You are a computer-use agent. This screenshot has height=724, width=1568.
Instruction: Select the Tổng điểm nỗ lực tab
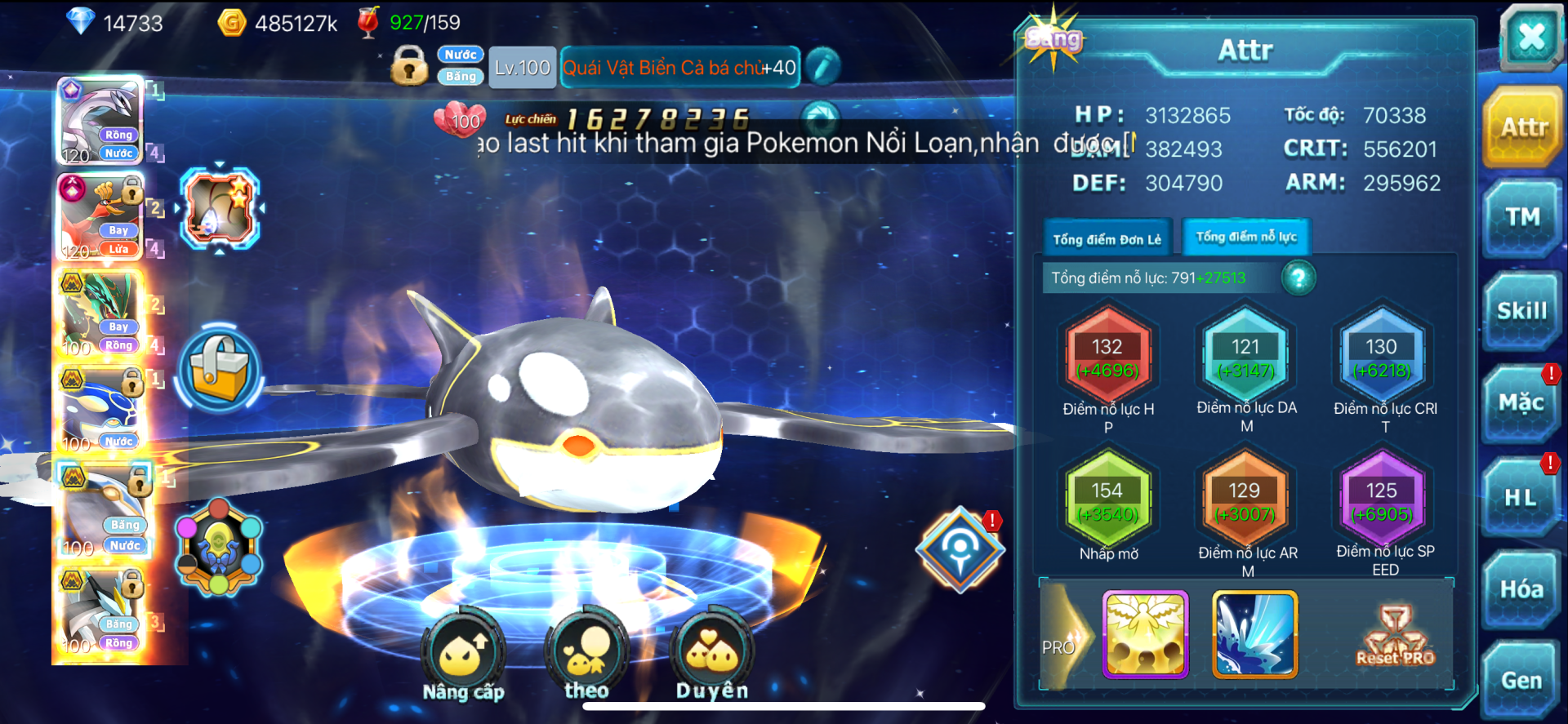[x=1246, y=238]
